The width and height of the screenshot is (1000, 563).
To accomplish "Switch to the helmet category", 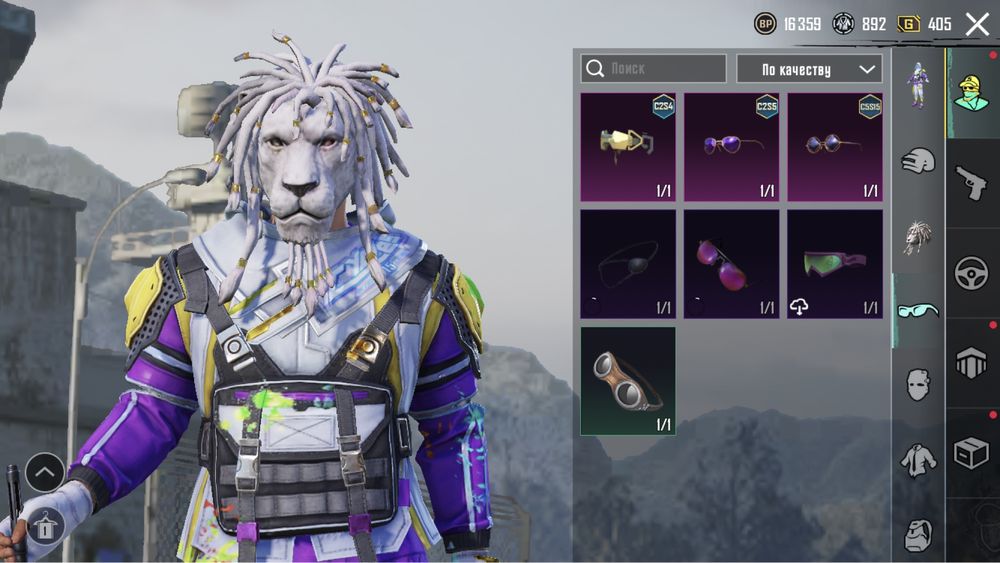I will click(918, 160).
